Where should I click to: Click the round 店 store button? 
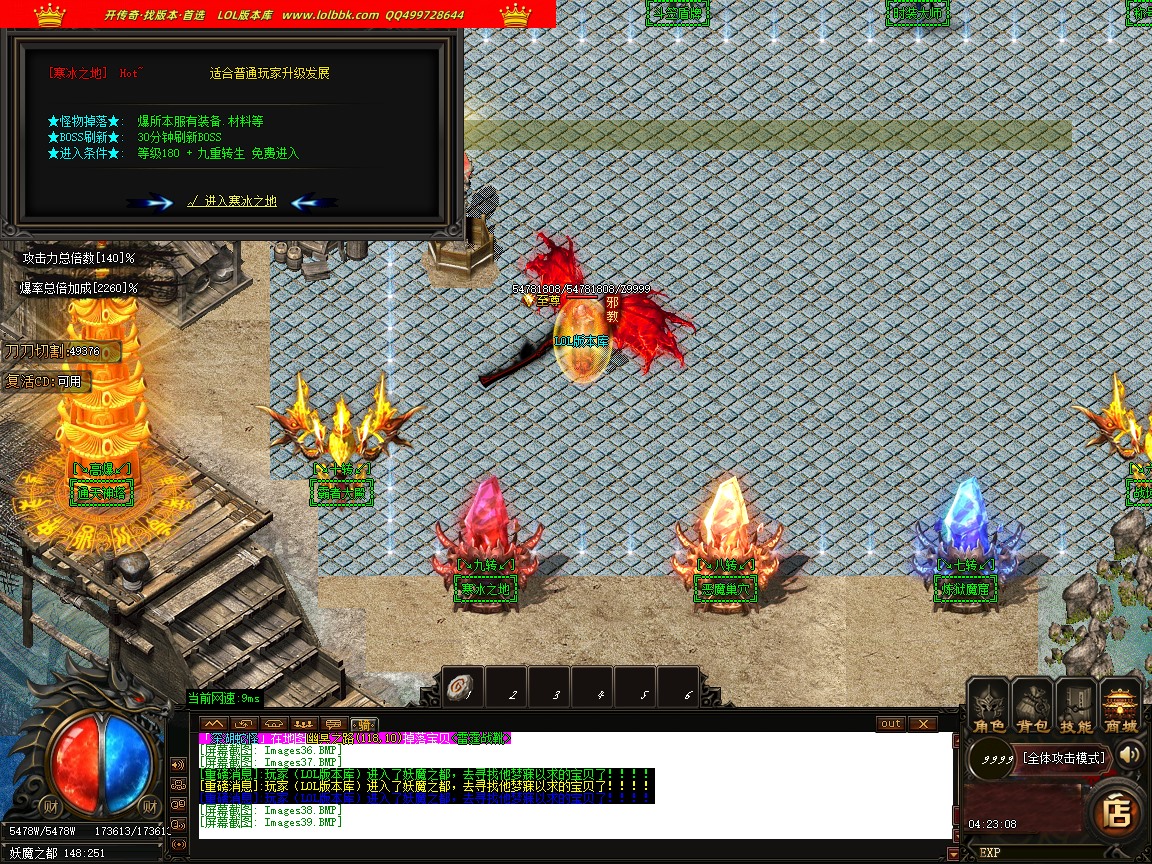pyautogui.click(x=1115, y=810)
